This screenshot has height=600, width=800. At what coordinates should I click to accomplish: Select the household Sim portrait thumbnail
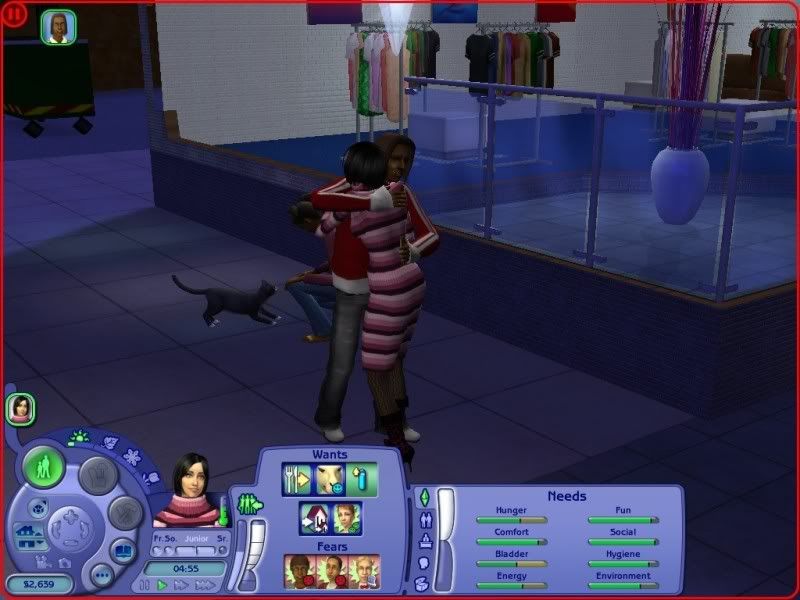click(x=20, y=407)
